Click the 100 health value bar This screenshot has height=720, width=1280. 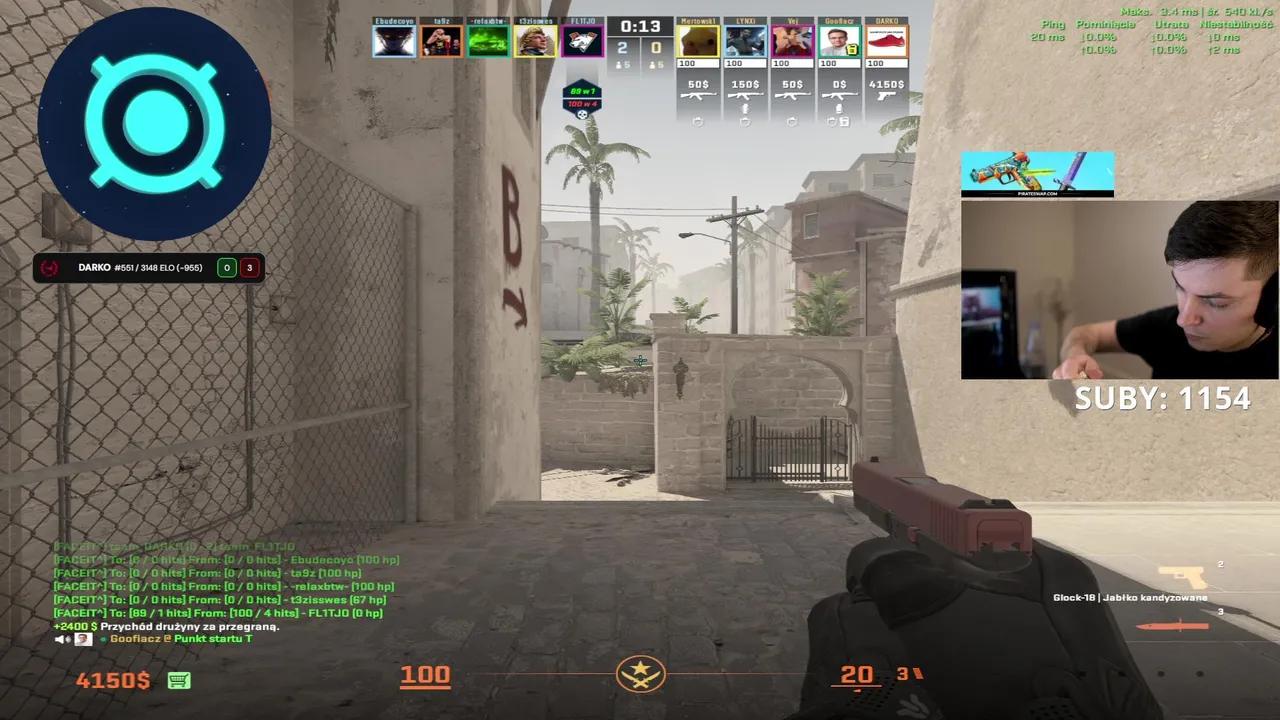coord(425,675)
